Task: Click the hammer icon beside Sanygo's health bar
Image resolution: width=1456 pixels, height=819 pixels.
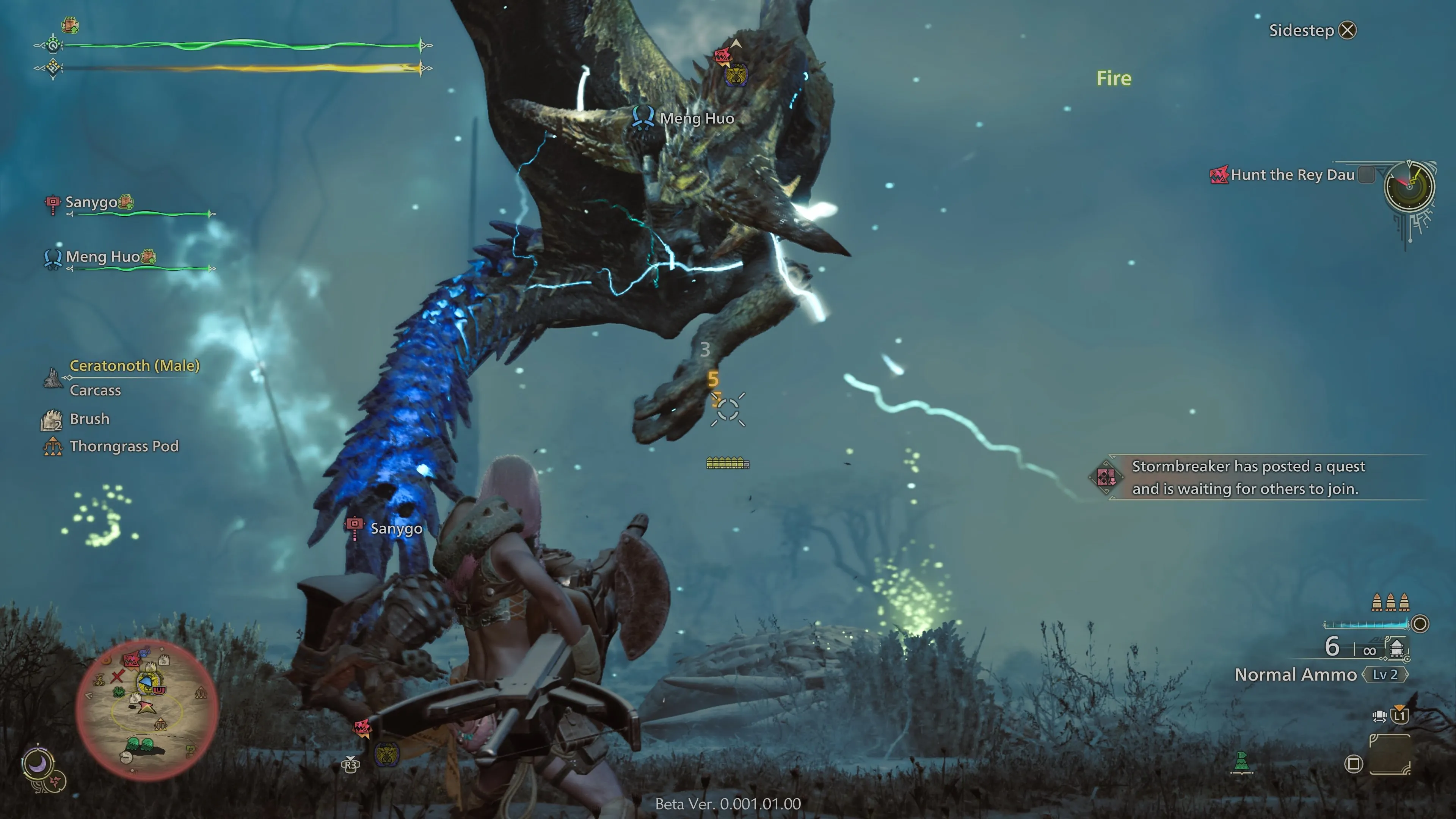Action: pos(54,202)
